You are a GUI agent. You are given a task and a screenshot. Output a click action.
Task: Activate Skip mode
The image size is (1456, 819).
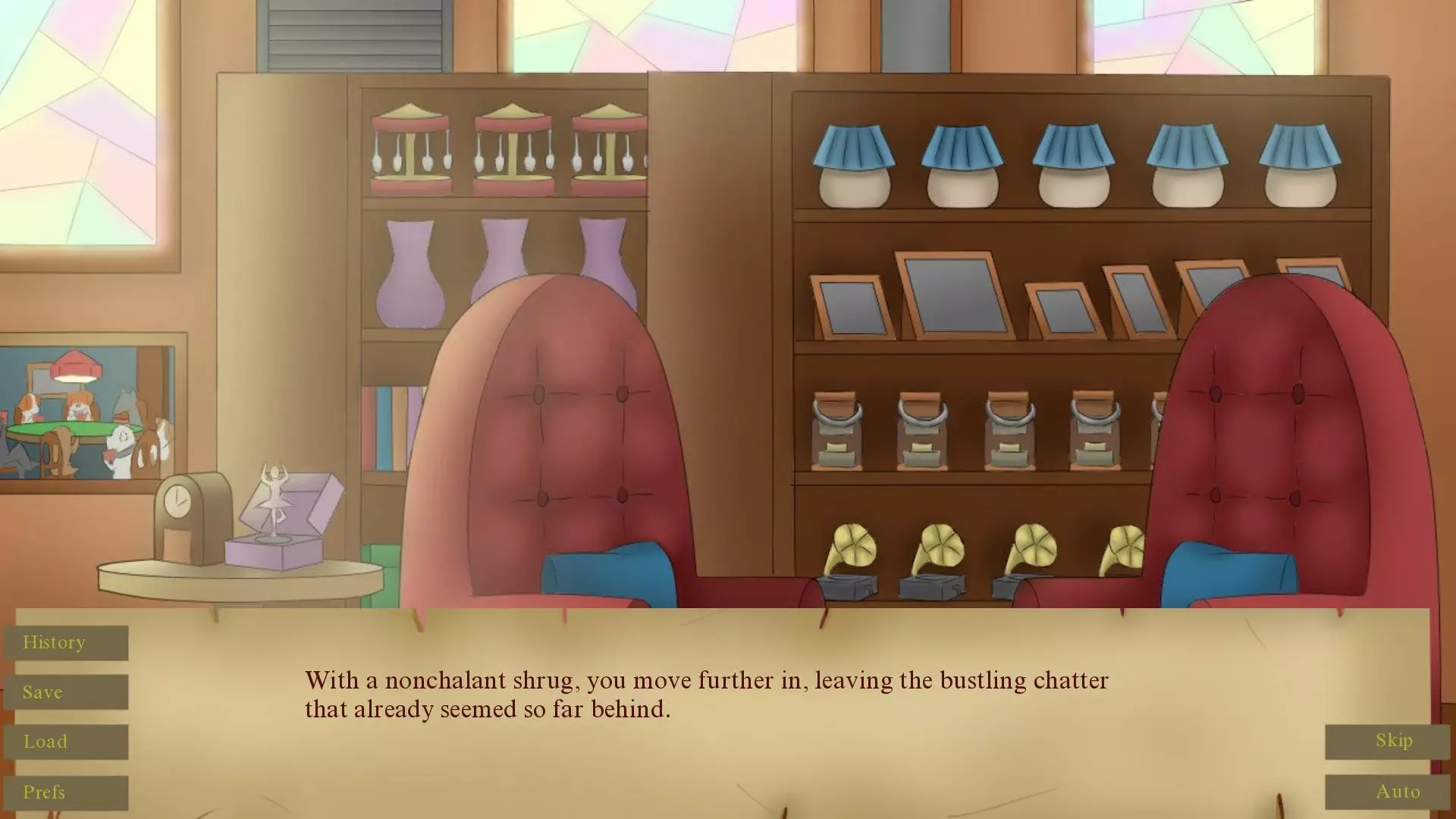tap(1387, 741)
